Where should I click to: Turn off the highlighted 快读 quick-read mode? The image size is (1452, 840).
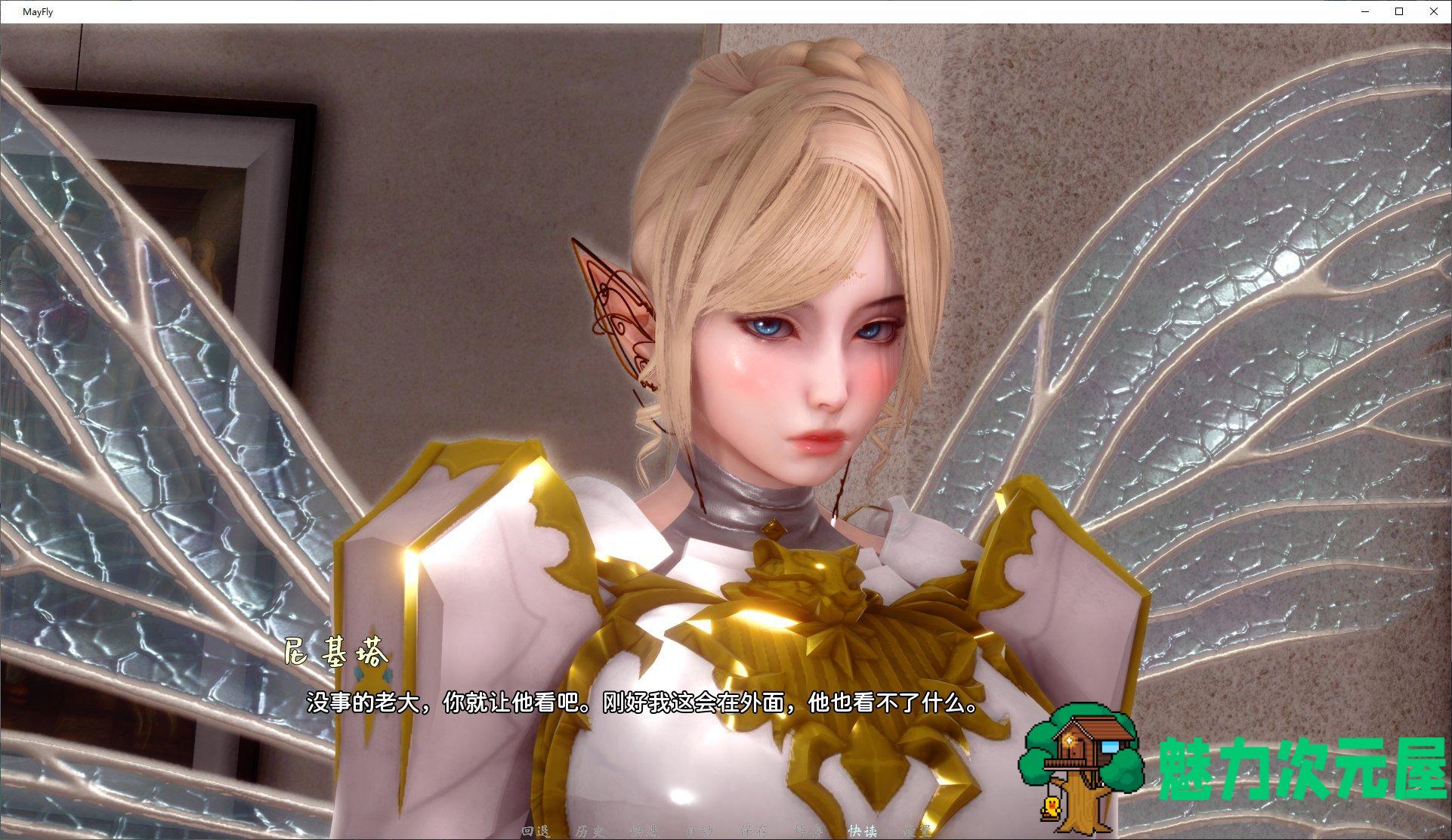[864, 829]
